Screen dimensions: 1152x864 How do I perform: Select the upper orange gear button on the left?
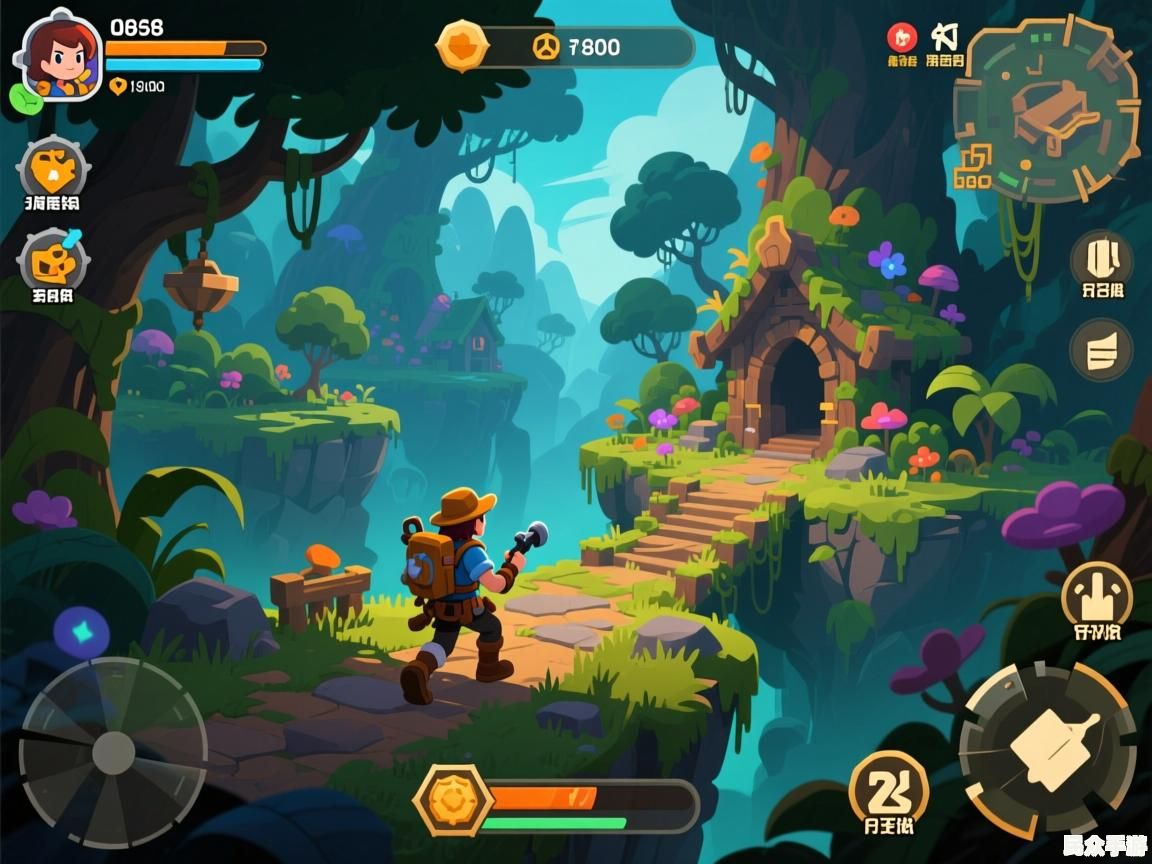[x=53, y=169]
